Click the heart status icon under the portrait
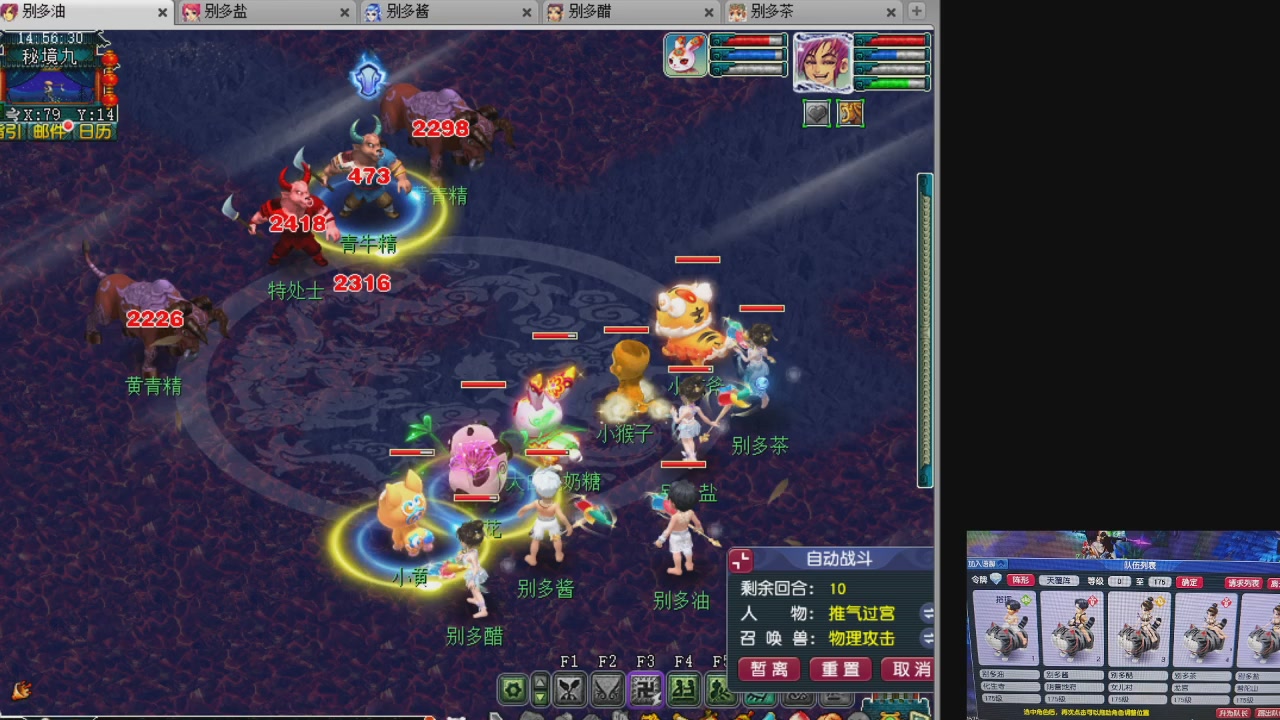 [816, 113]
